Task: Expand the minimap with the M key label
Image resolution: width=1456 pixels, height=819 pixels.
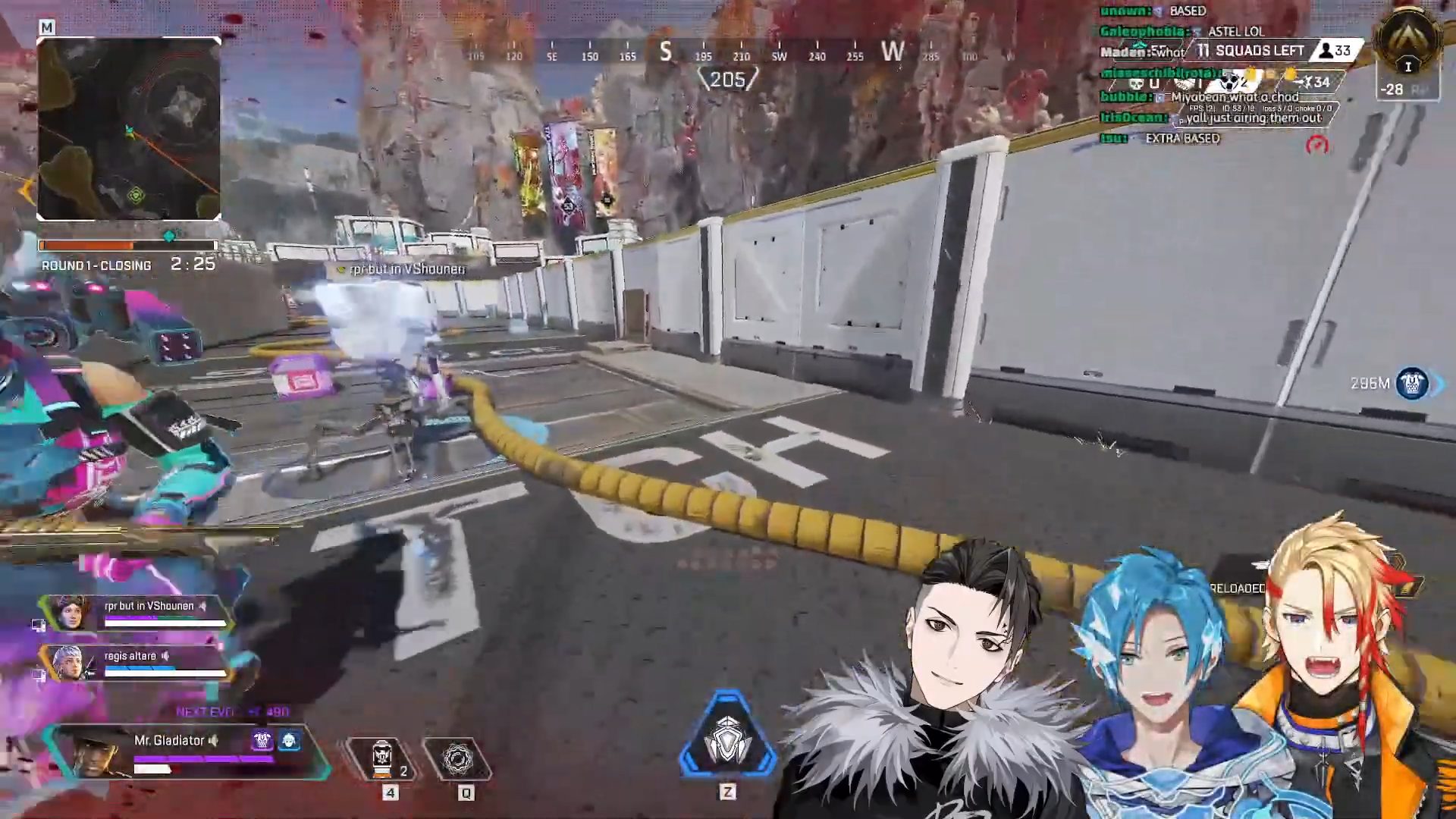Action: (48, 25)
